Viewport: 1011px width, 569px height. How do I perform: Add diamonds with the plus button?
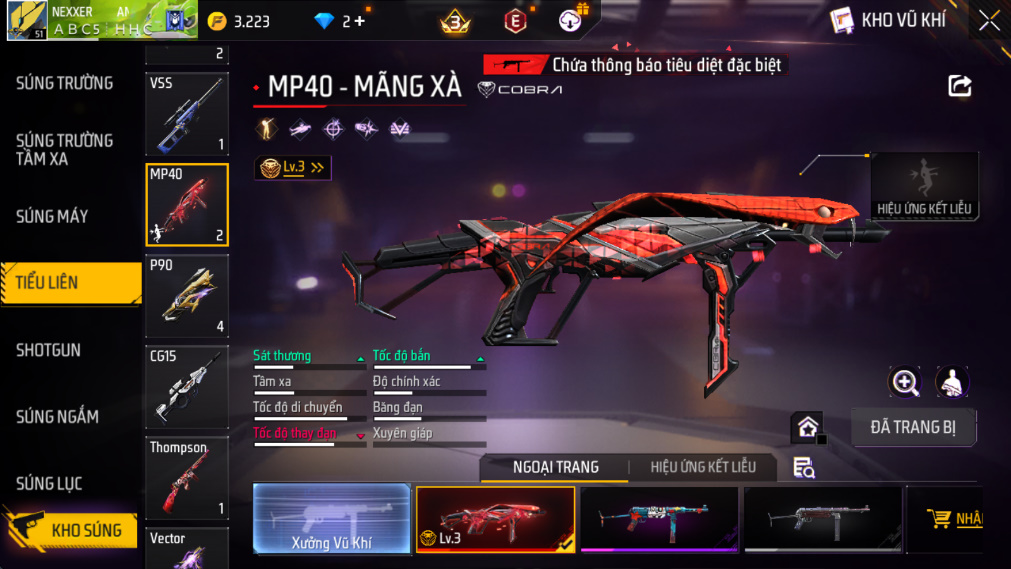point(359,21)
